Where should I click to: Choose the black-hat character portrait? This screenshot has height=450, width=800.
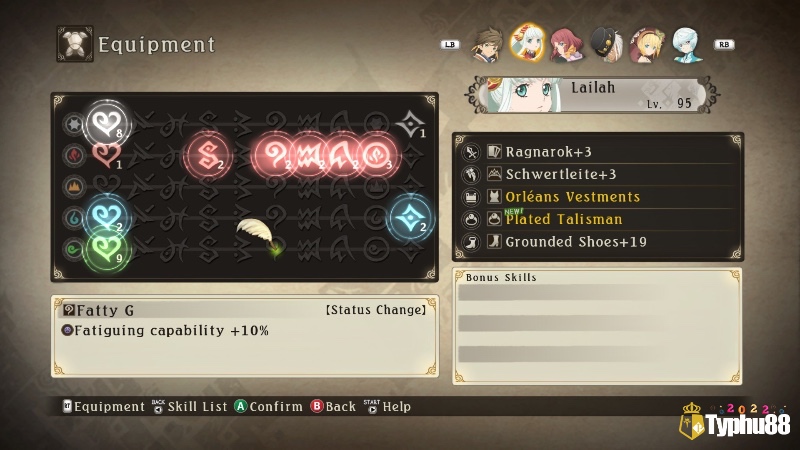coord(605,44)
